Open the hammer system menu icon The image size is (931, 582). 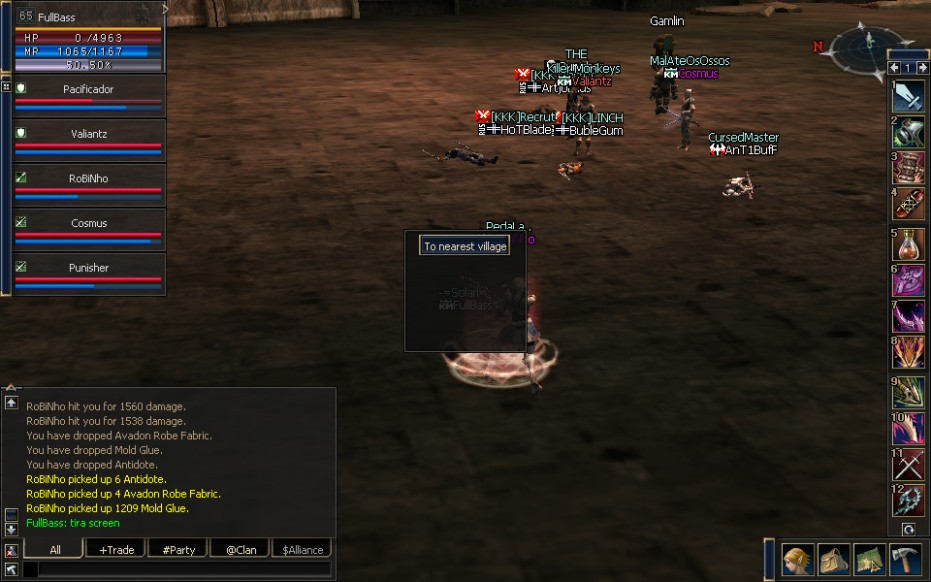coord(905,559)
